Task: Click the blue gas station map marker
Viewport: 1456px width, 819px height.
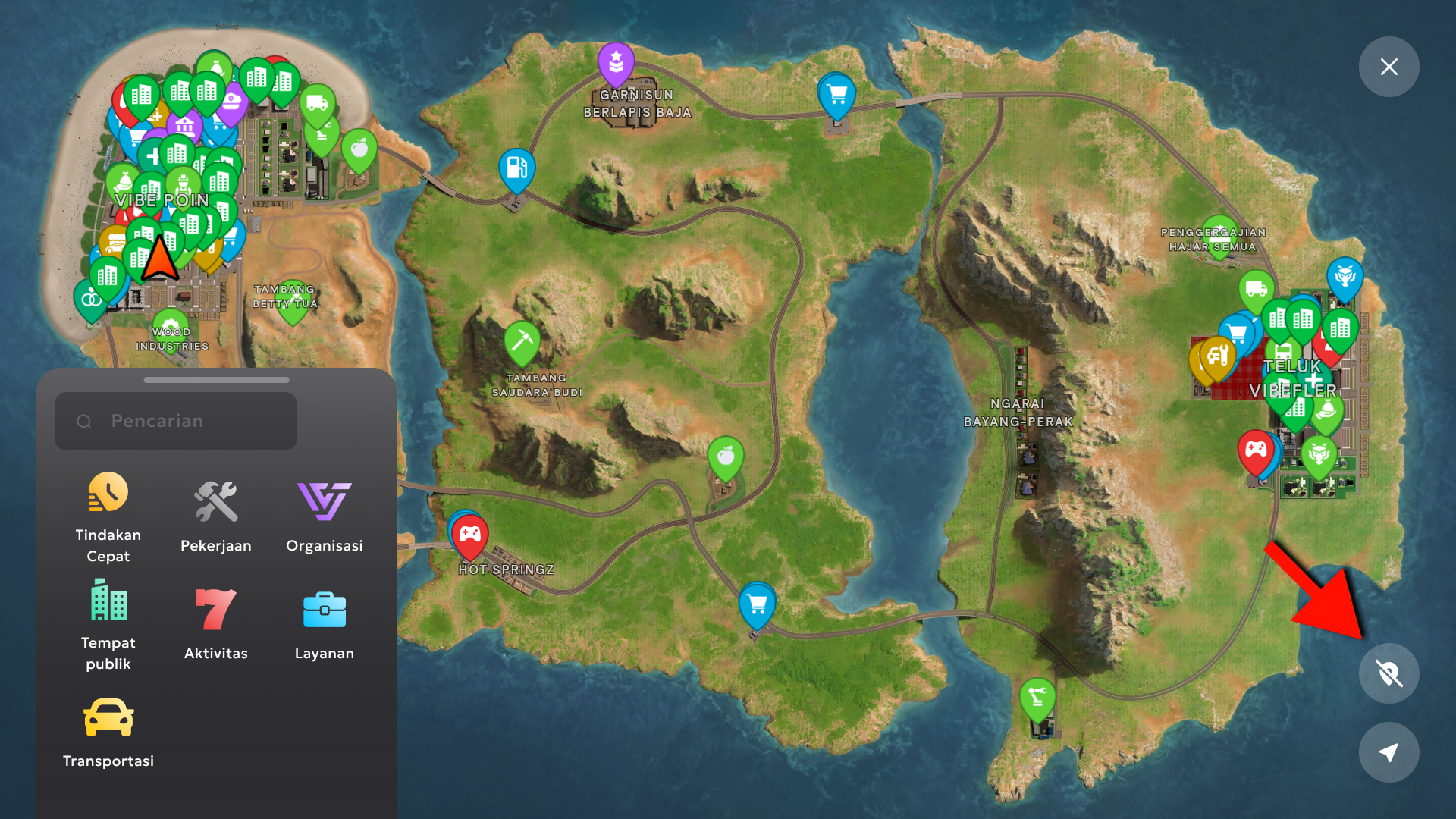Action: [x=516, y=168]
